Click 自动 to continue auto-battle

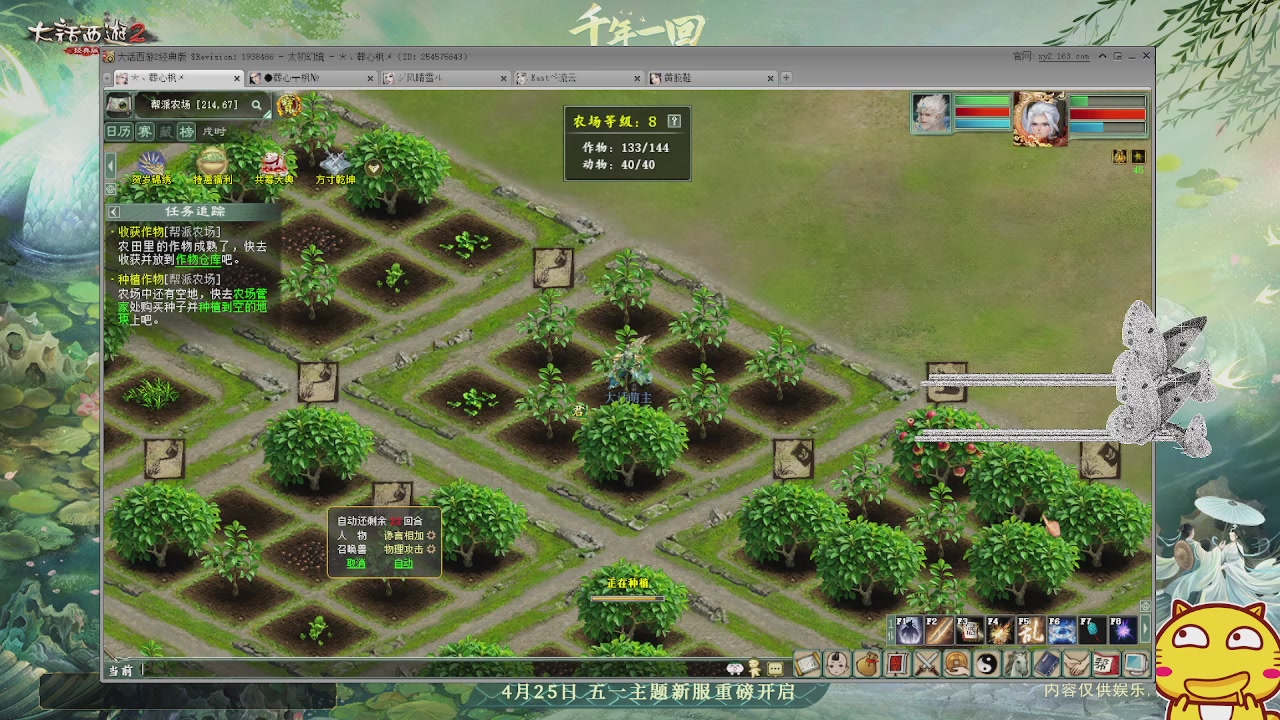click(404, 563)
